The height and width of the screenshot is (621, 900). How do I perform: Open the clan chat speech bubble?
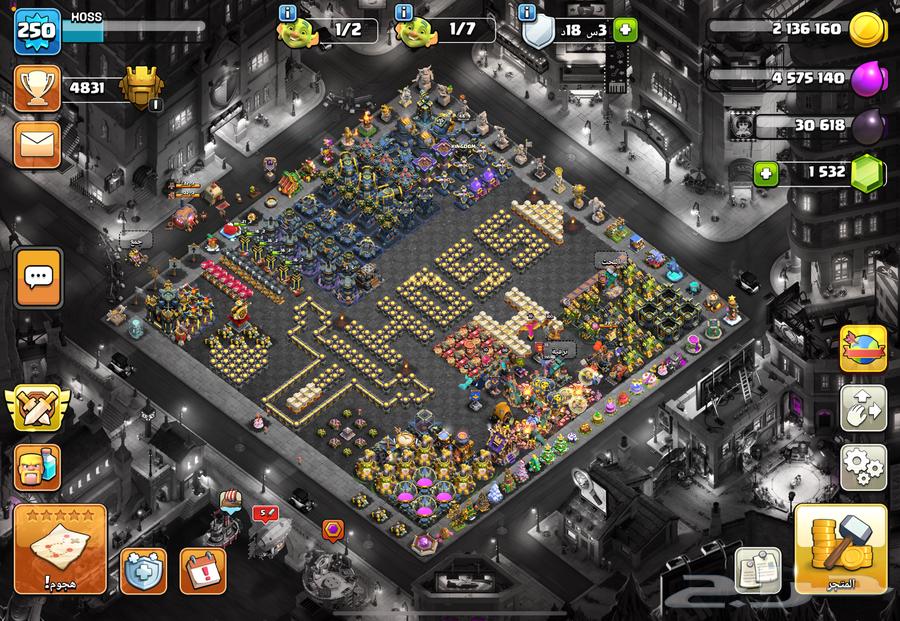coord(38,277)
